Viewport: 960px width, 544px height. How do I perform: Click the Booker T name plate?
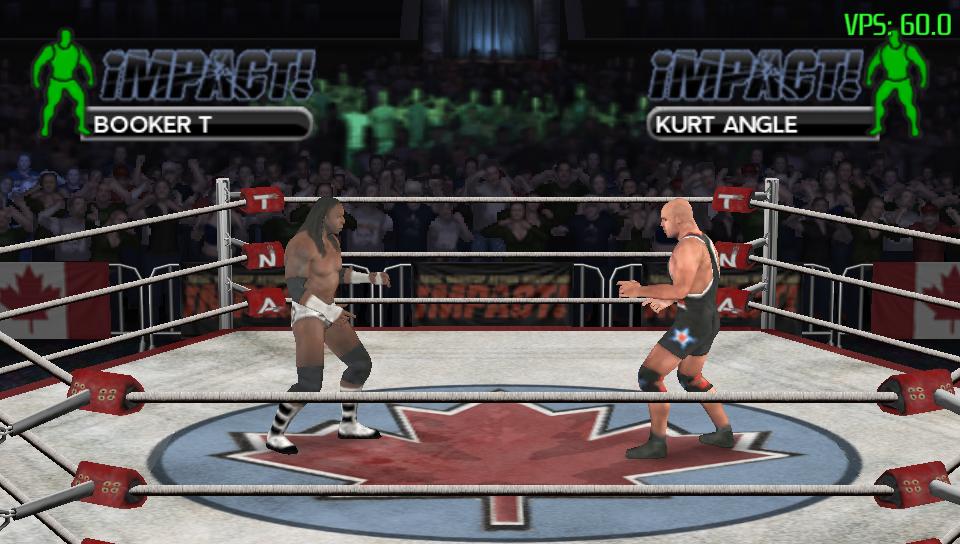pos(197,125)
